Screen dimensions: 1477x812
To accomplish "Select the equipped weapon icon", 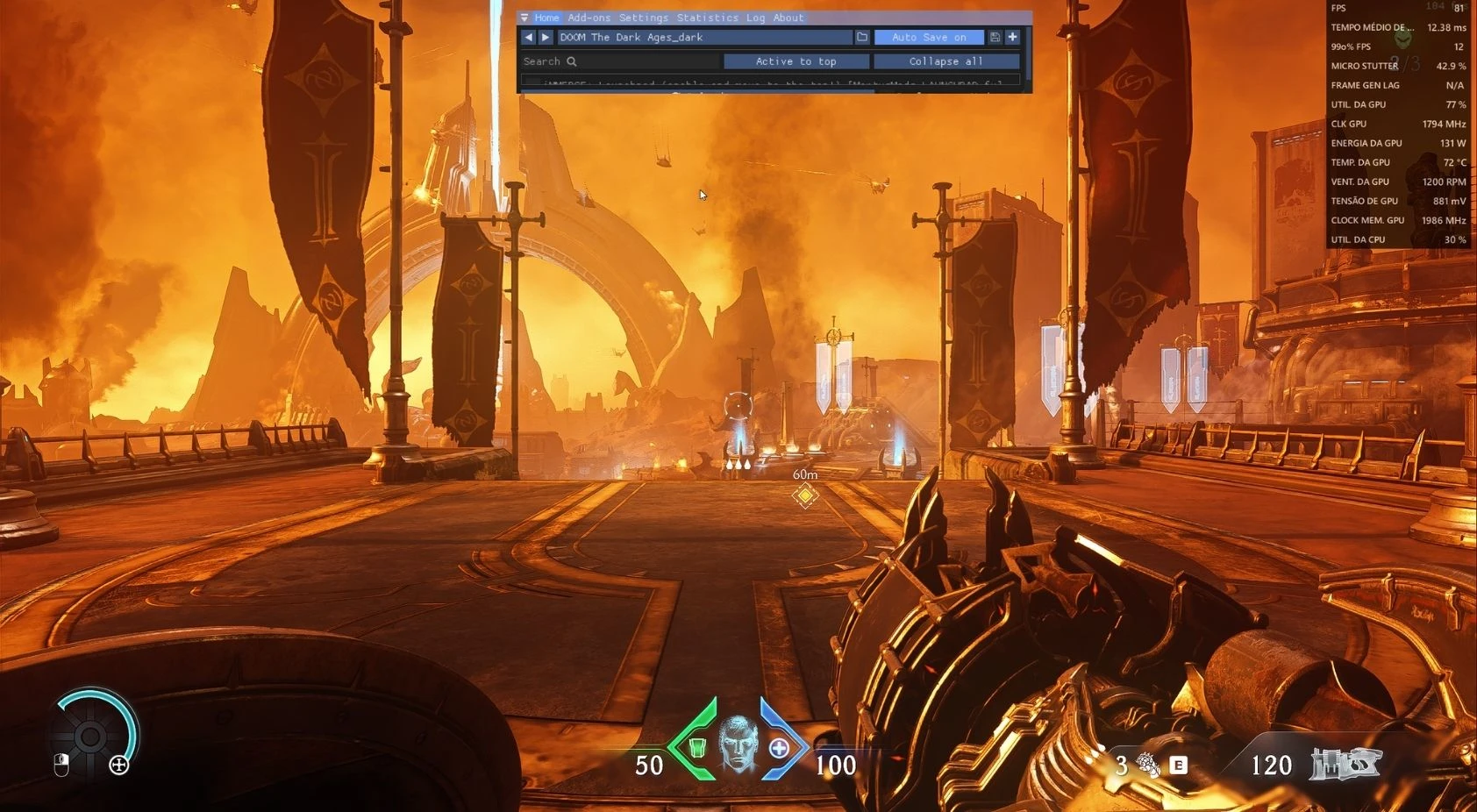I will (x=1345, y=764).
